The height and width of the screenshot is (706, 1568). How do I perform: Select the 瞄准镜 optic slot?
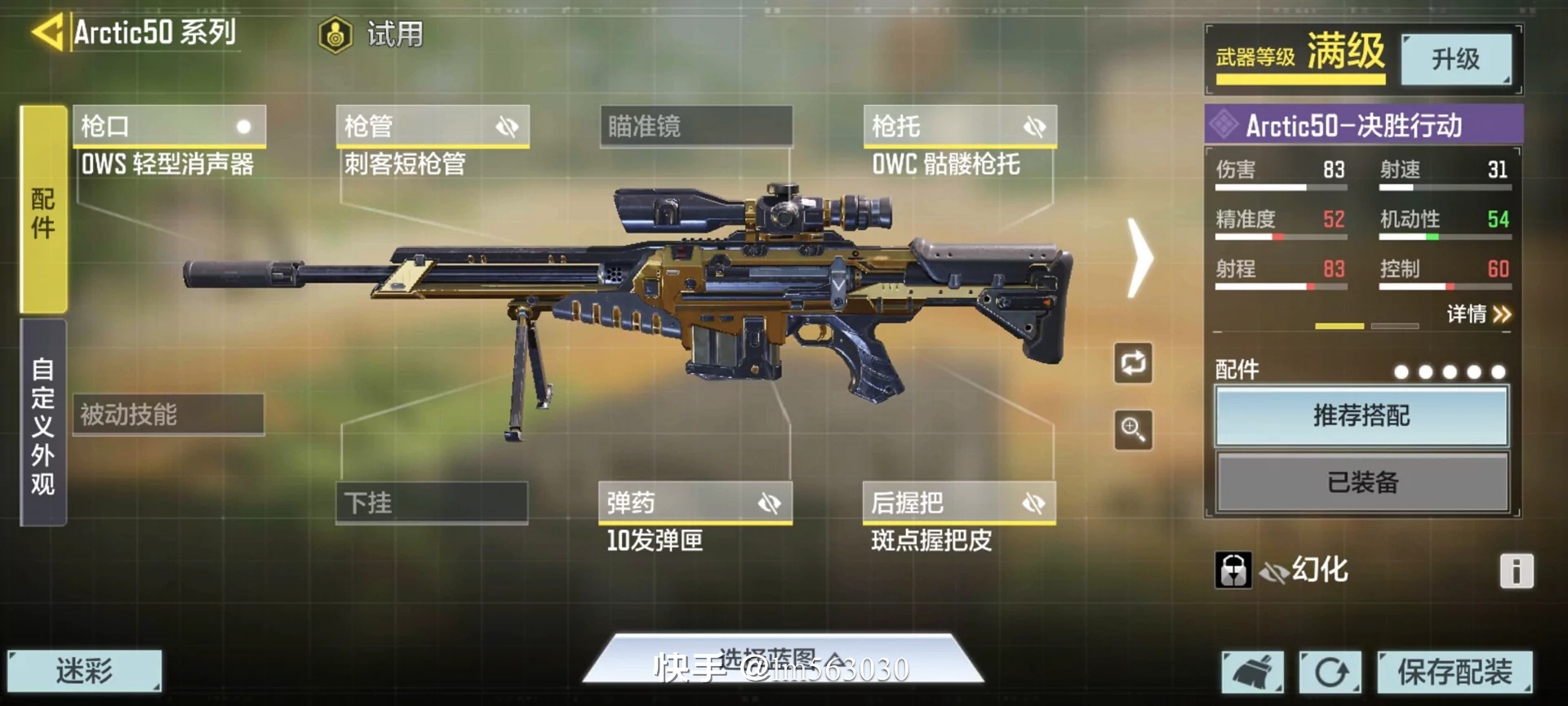[695, 127]
